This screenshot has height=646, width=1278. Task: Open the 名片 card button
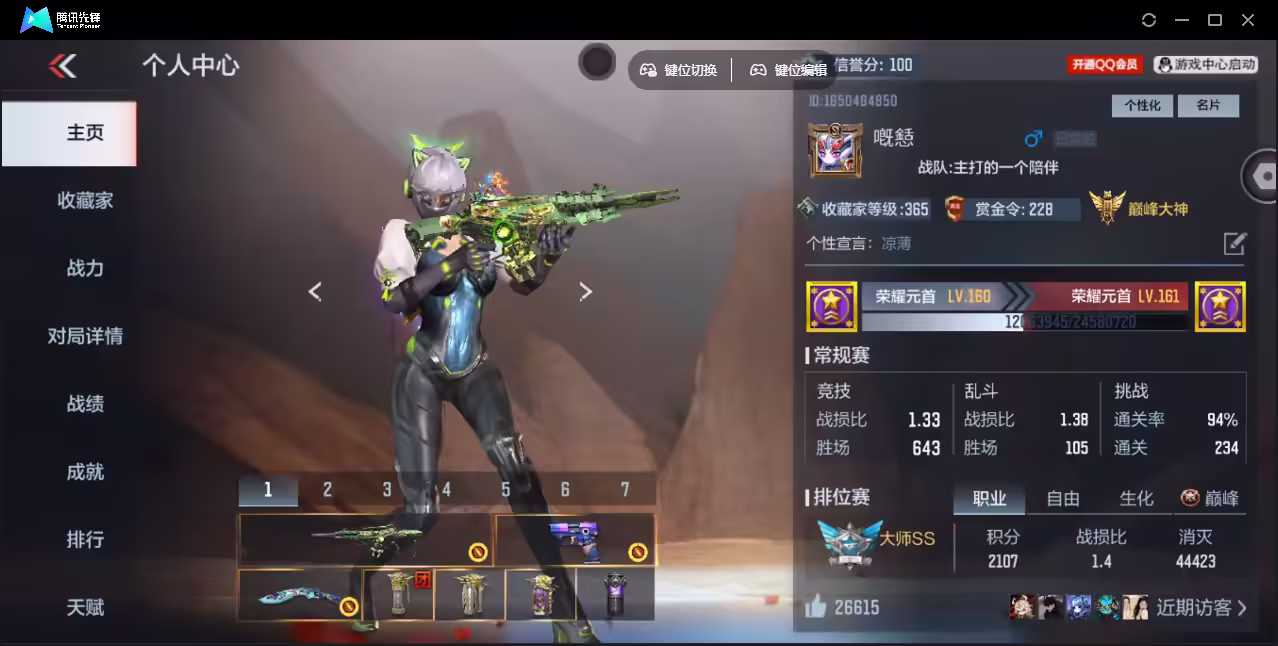coord(1208,105)
